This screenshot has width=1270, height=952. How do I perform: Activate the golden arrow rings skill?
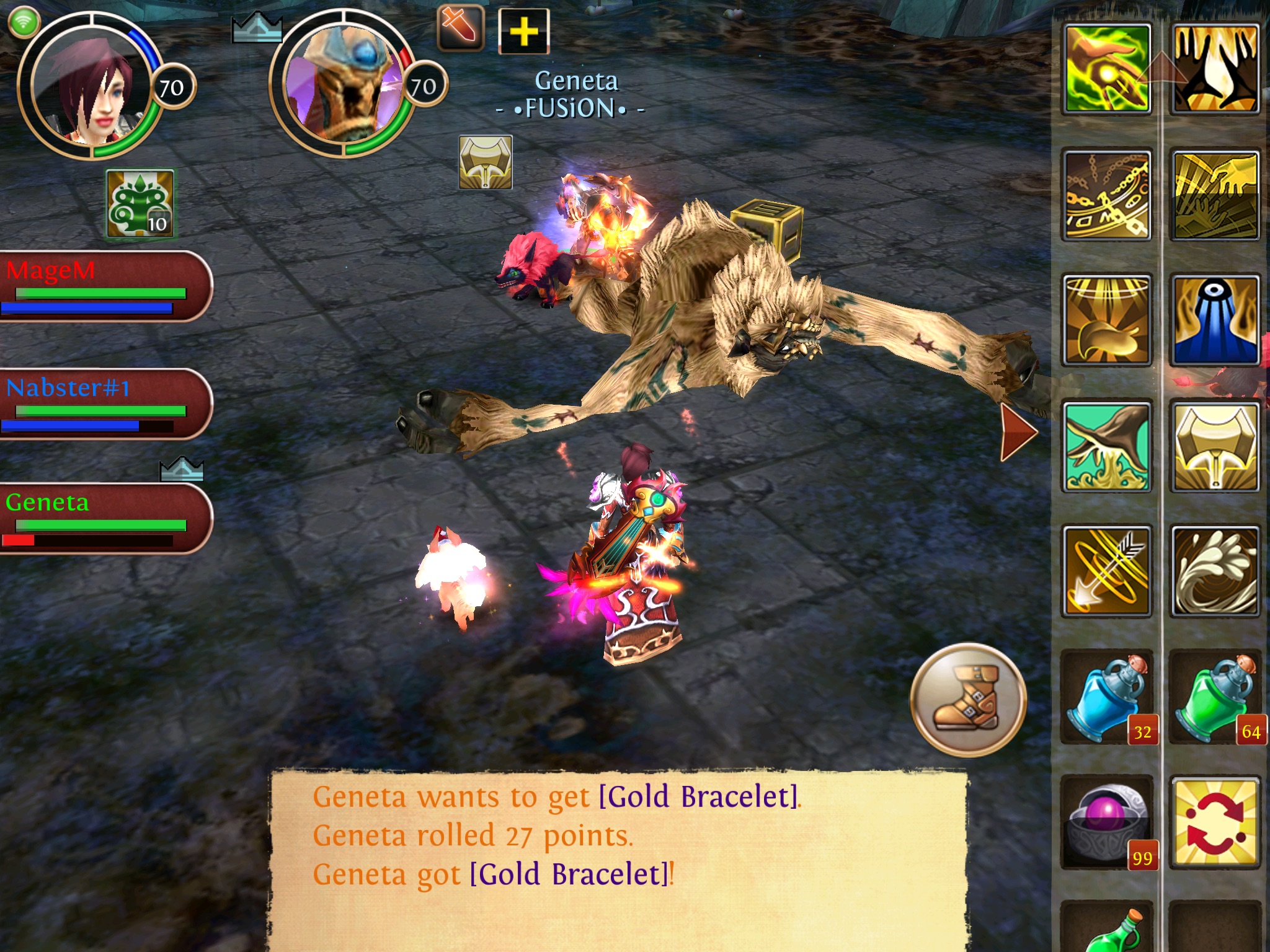coord(1107,571)
